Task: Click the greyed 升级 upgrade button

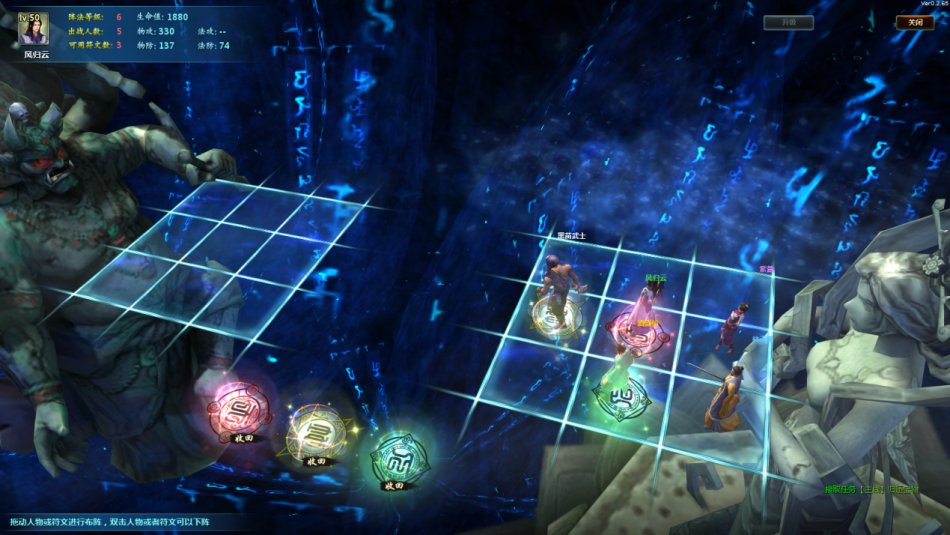Action: coord(788,22)
